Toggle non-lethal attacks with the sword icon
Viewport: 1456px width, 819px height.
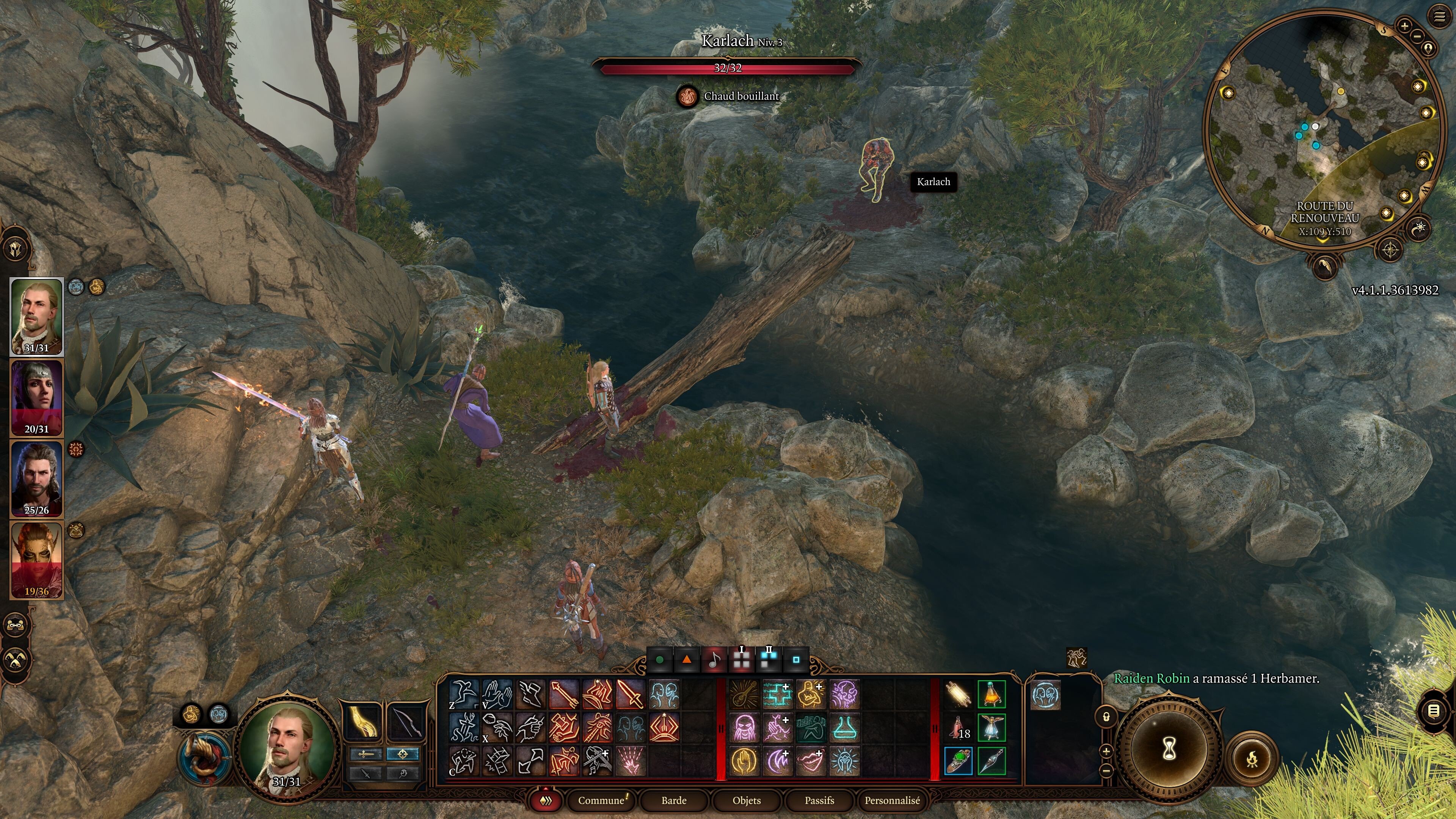coord(365,773)
